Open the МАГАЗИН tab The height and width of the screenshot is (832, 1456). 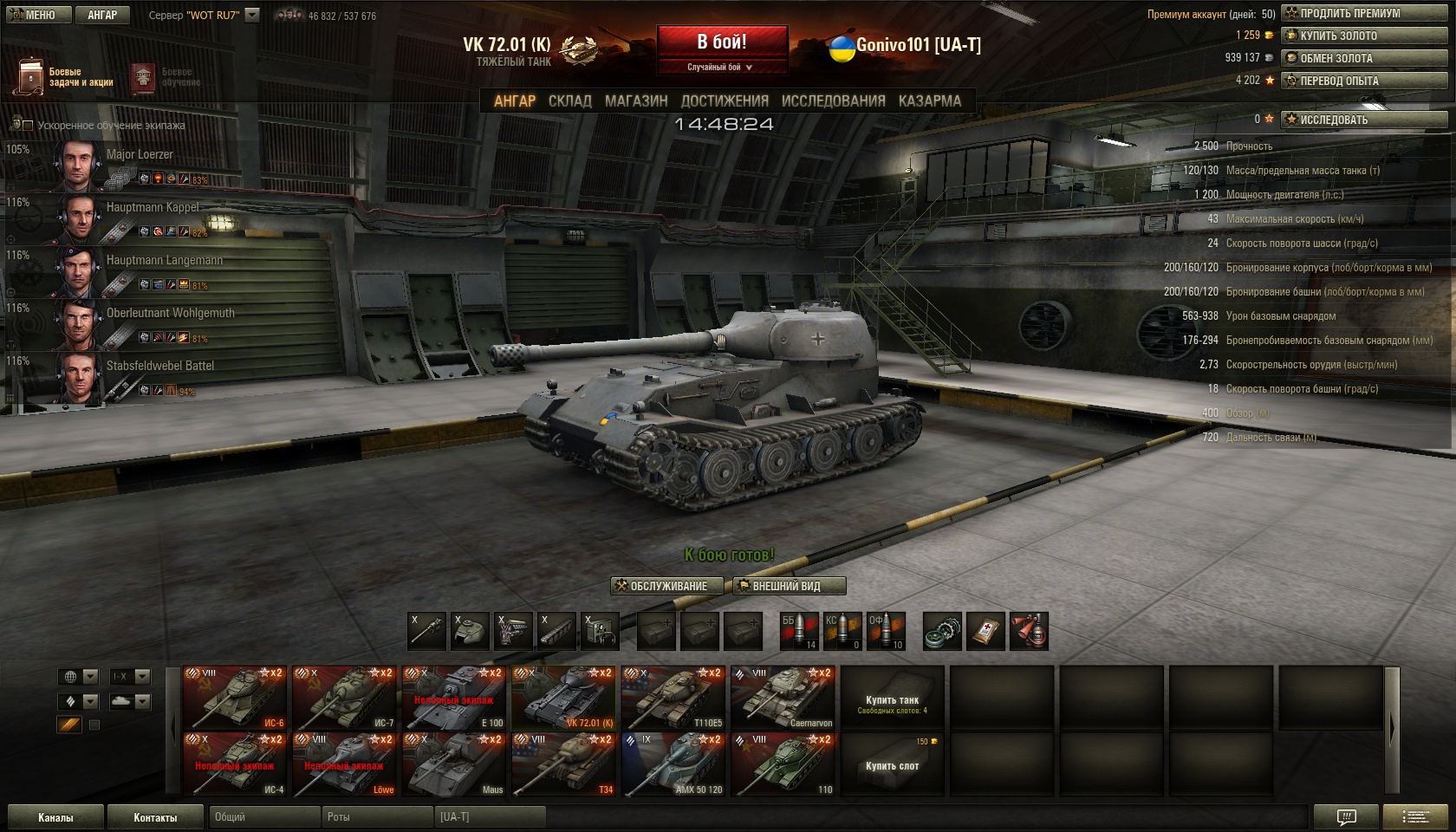[636, 101]
